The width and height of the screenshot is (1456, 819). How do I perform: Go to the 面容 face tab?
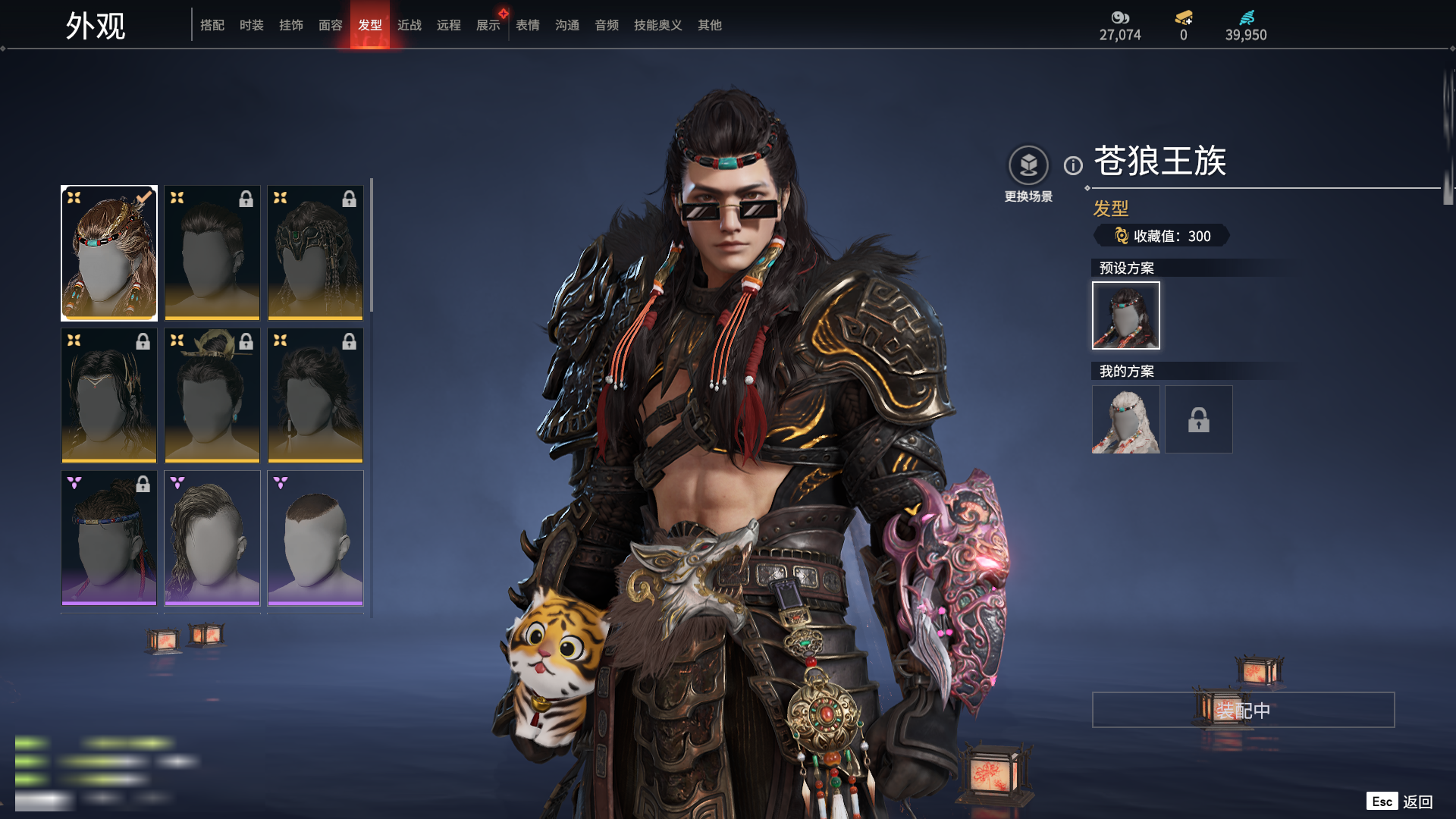(x=331, y=25)
